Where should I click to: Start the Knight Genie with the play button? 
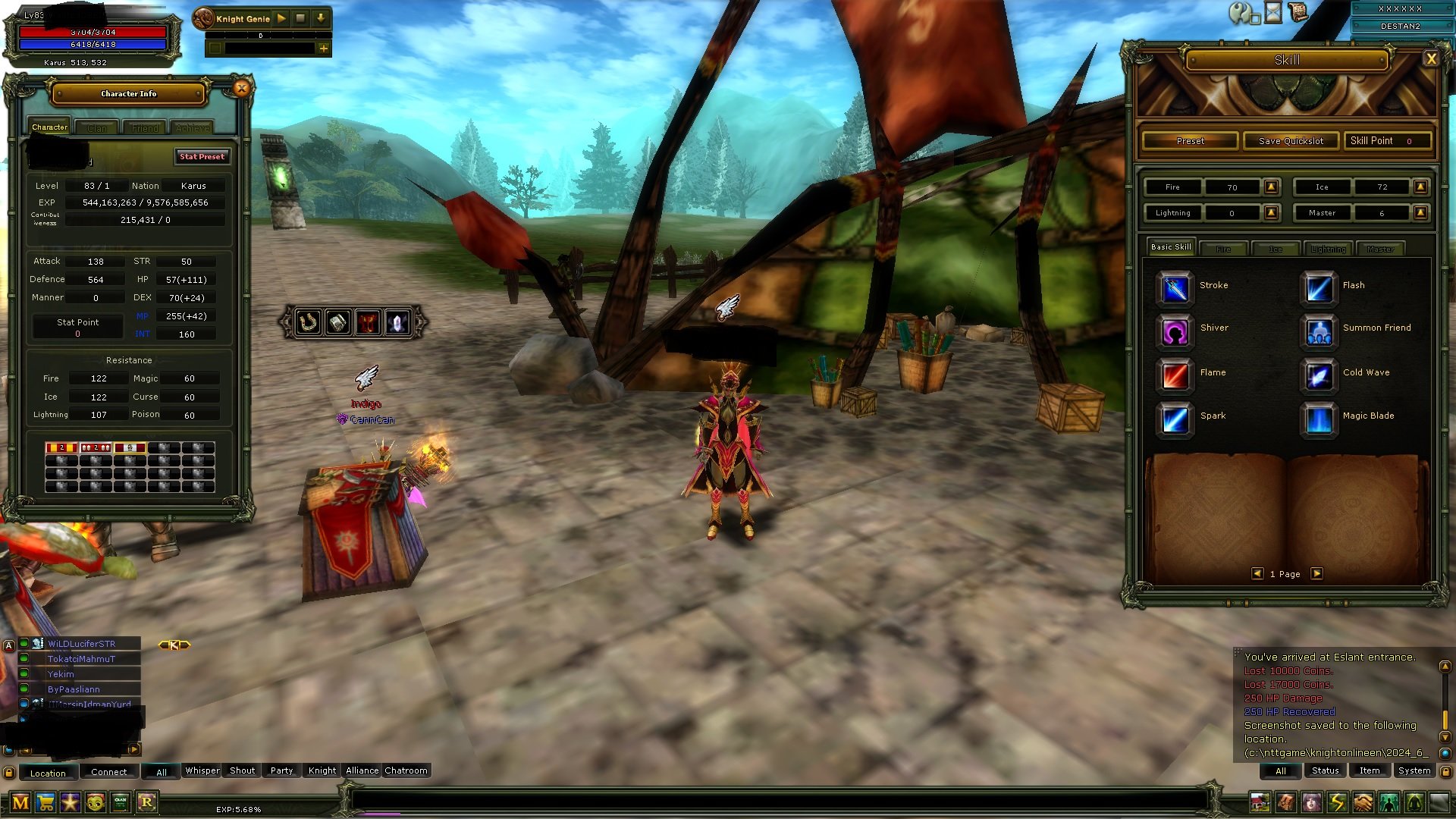point(280,18)
